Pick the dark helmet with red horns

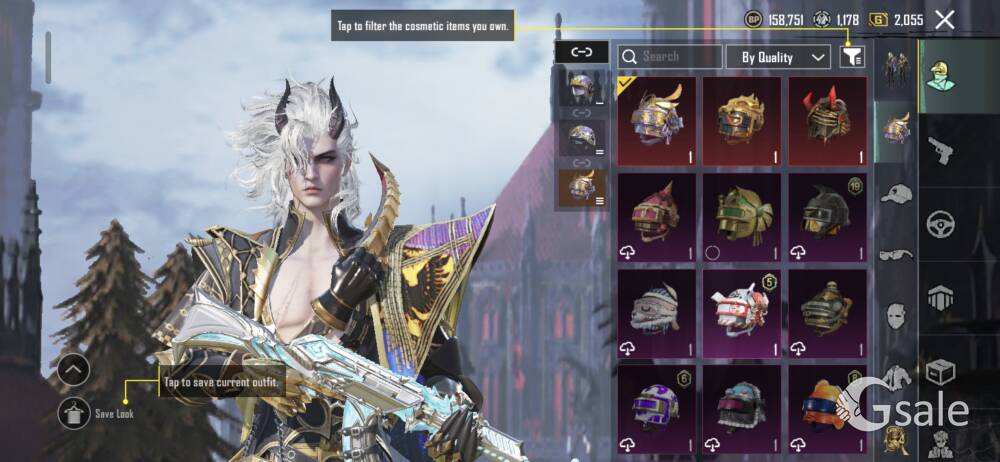point(827,120)
